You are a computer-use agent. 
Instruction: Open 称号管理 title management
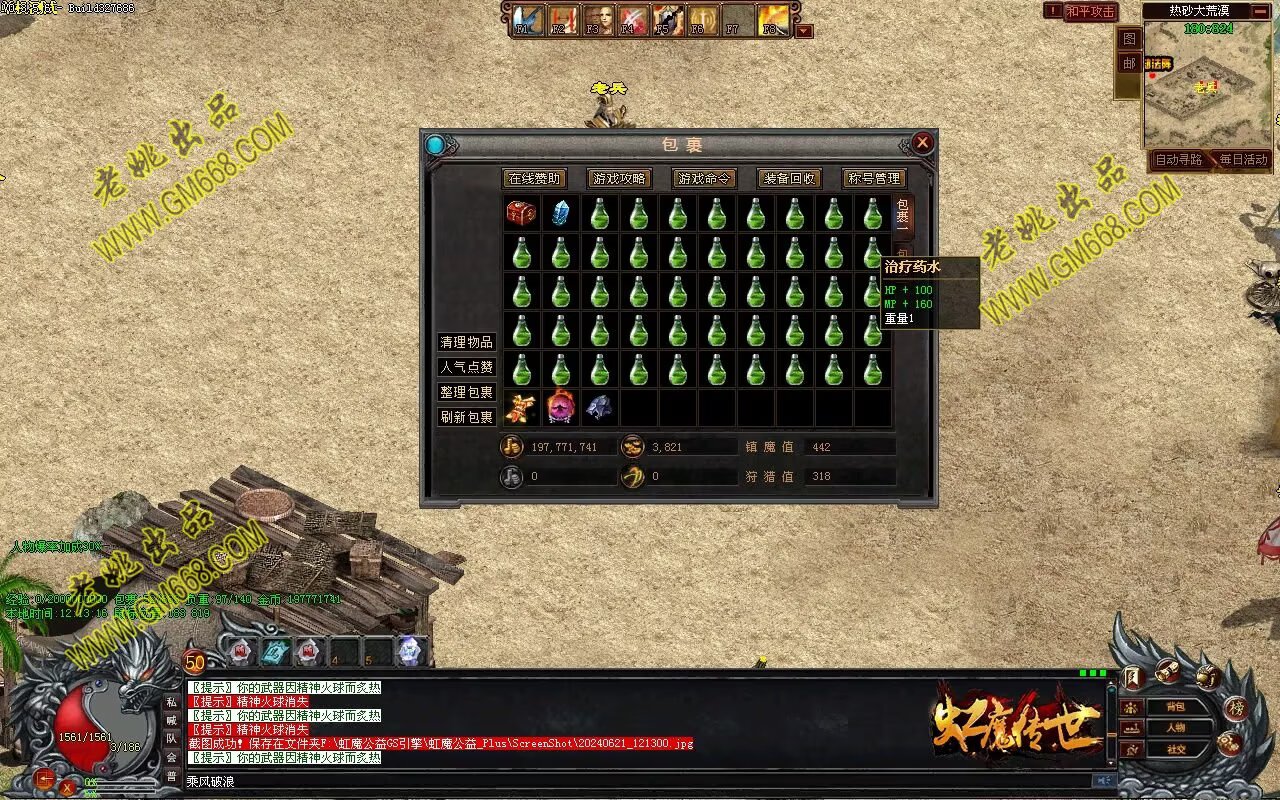tap(874, 179)
